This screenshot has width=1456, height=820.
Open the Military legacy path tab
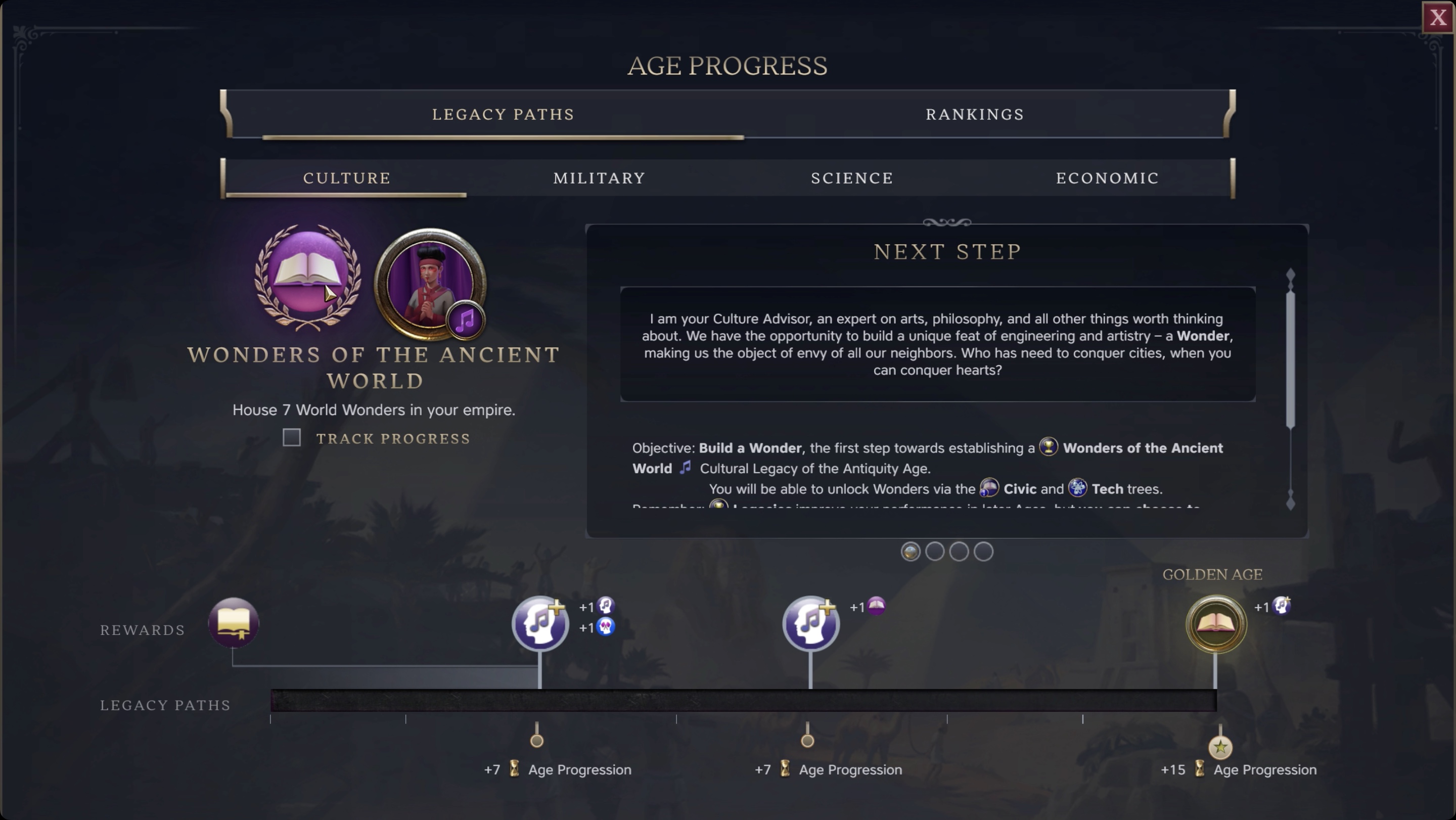click(x=599, y=177)
